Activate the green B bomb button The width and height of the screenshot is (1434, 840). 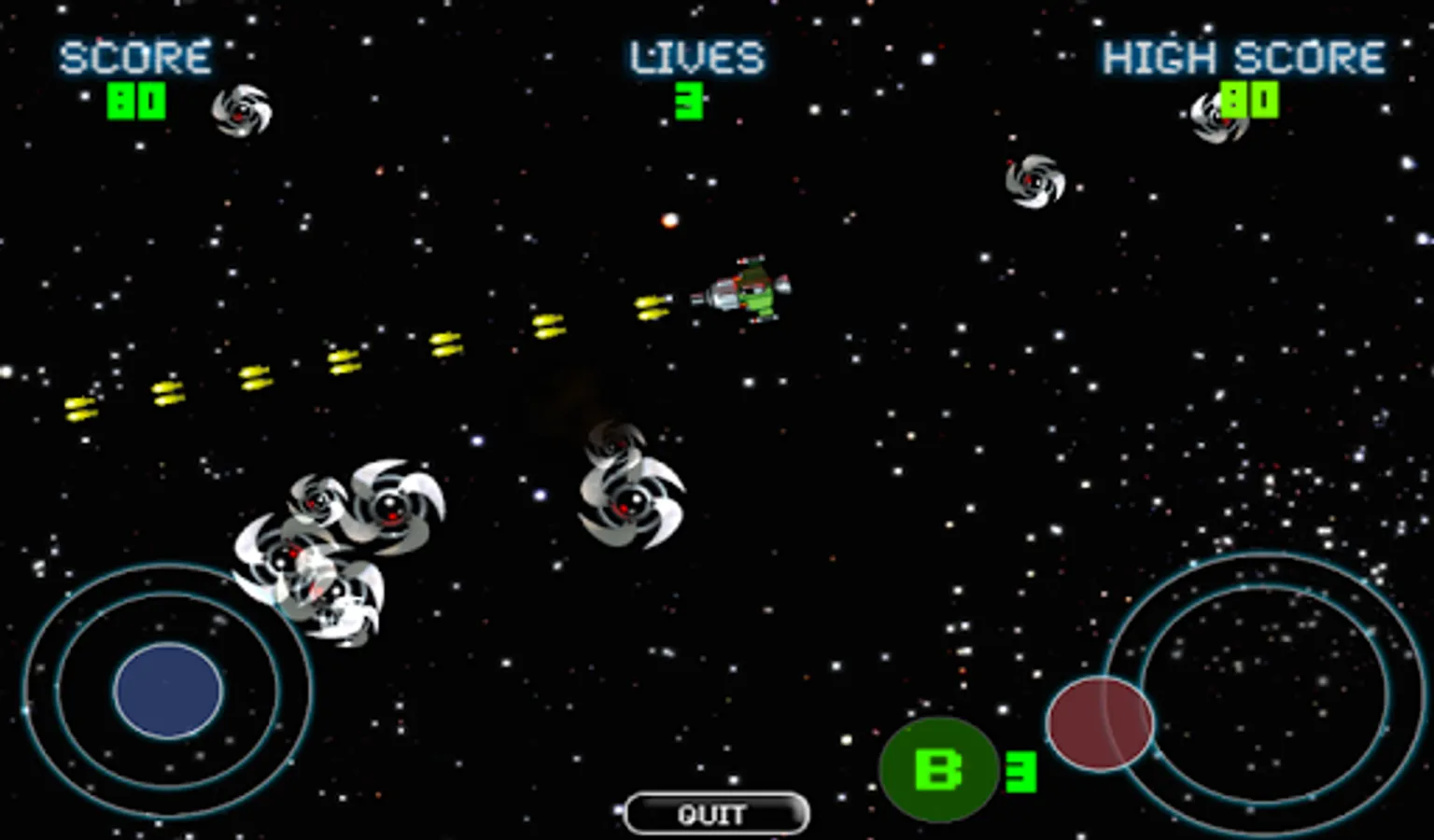pos(938,770)
